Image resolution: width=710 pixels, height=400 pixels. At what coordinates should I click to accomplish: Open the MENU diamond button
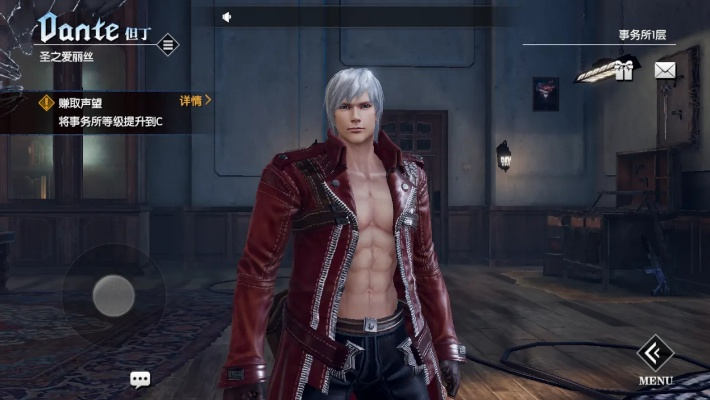[x=655, y=353]
